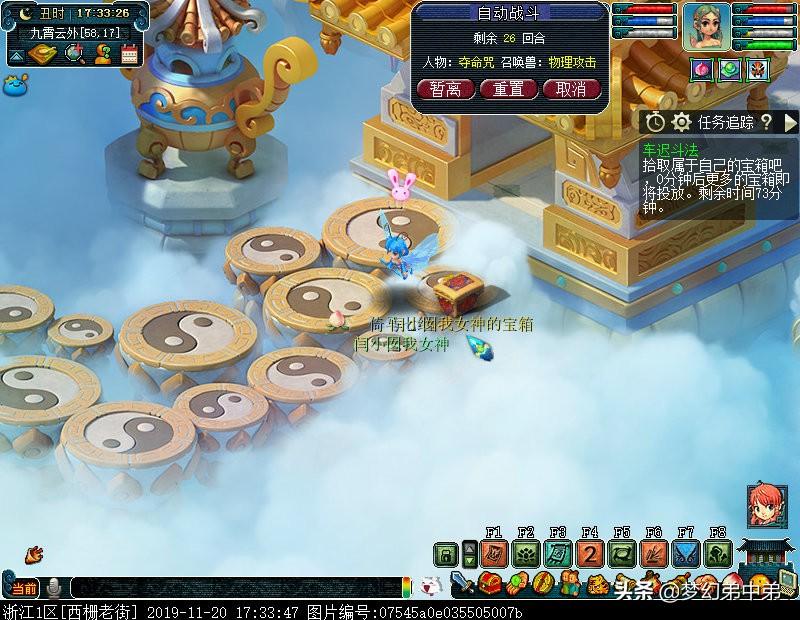Open the calendar icon in the top-left panel
Screen dimensions: 800x620
[x=129, y=54]
